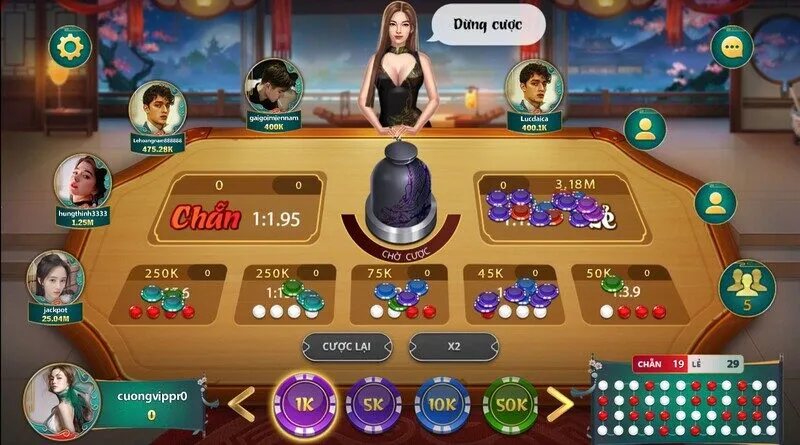Open cuongvippr0 own profile avatar
The width and height of the screenshot is (800, 445).
pyautogui.click(x=60, y=400)
